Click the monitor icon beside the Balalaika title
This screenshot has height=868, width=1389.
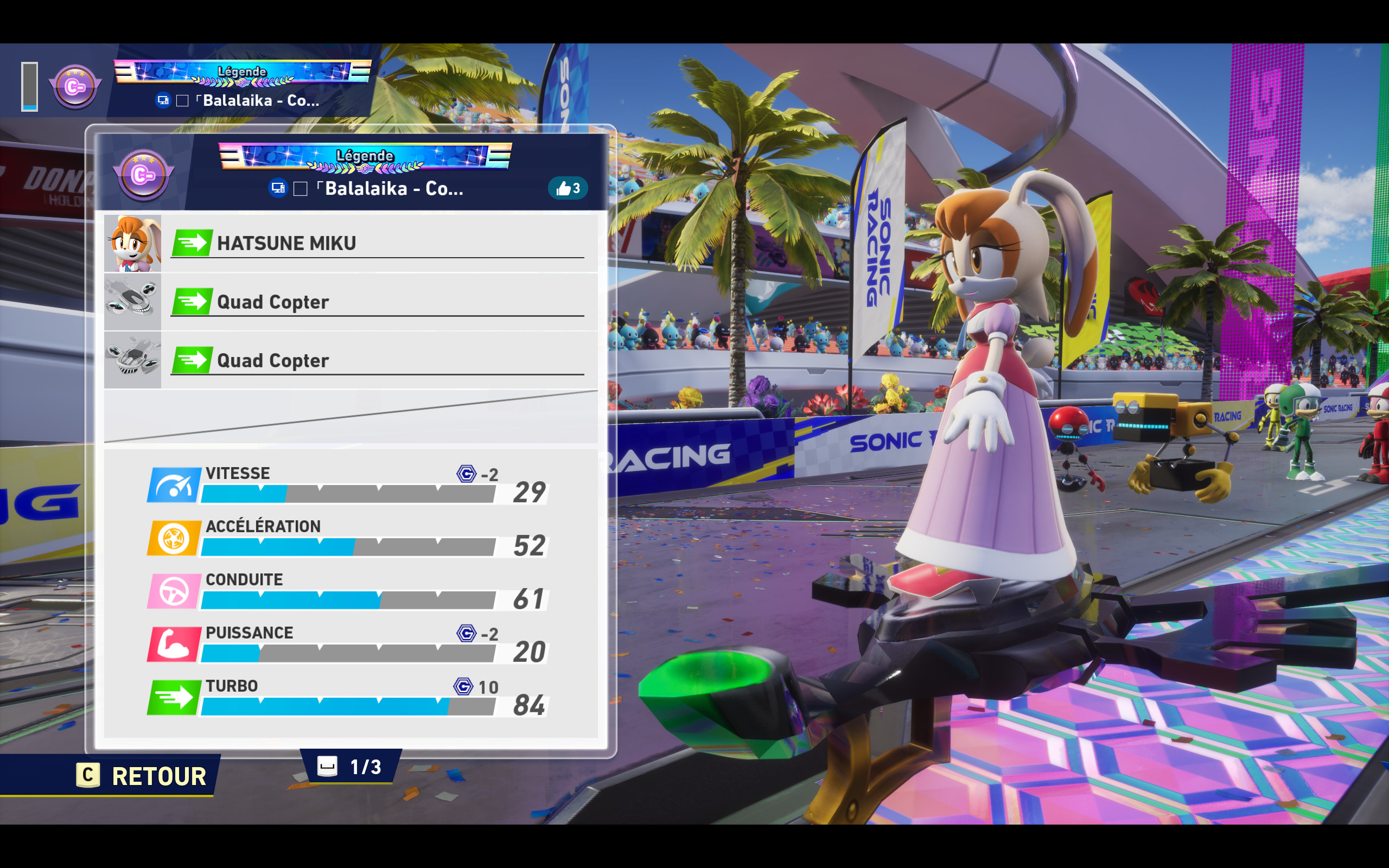point(279,188)
